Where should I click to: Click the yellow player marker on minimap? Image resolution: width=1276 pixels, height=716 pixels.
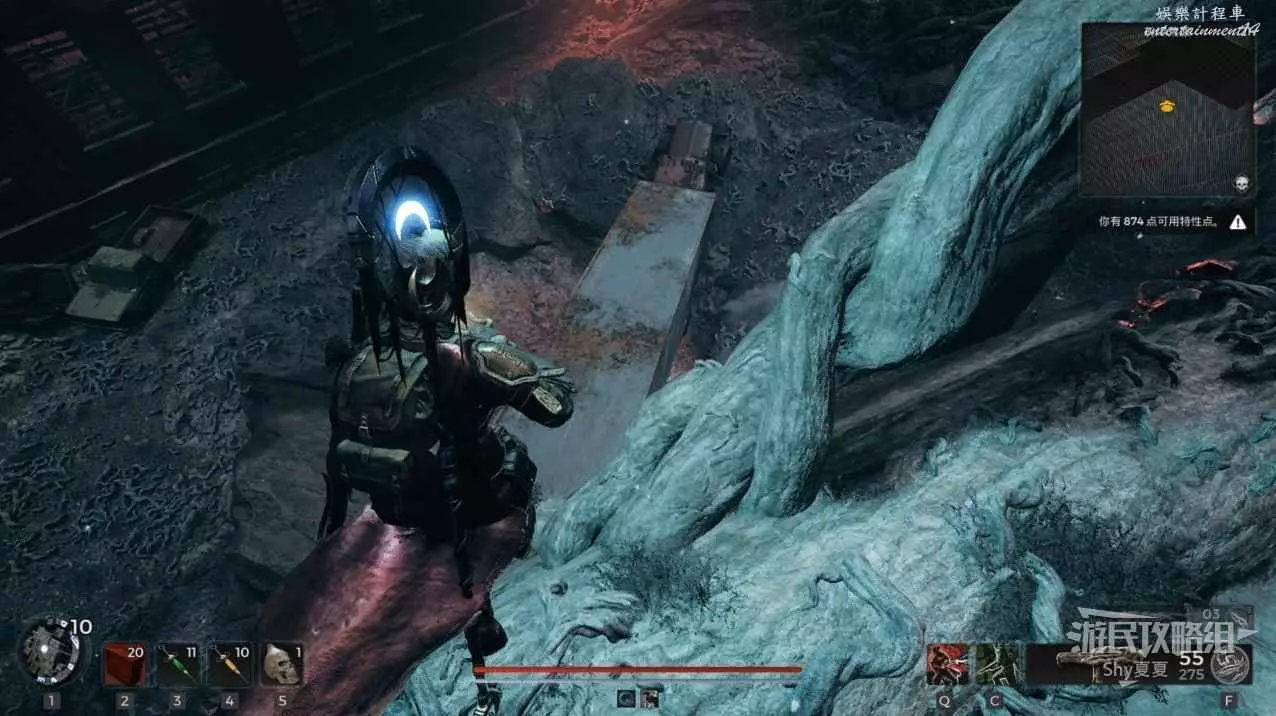1166,106
